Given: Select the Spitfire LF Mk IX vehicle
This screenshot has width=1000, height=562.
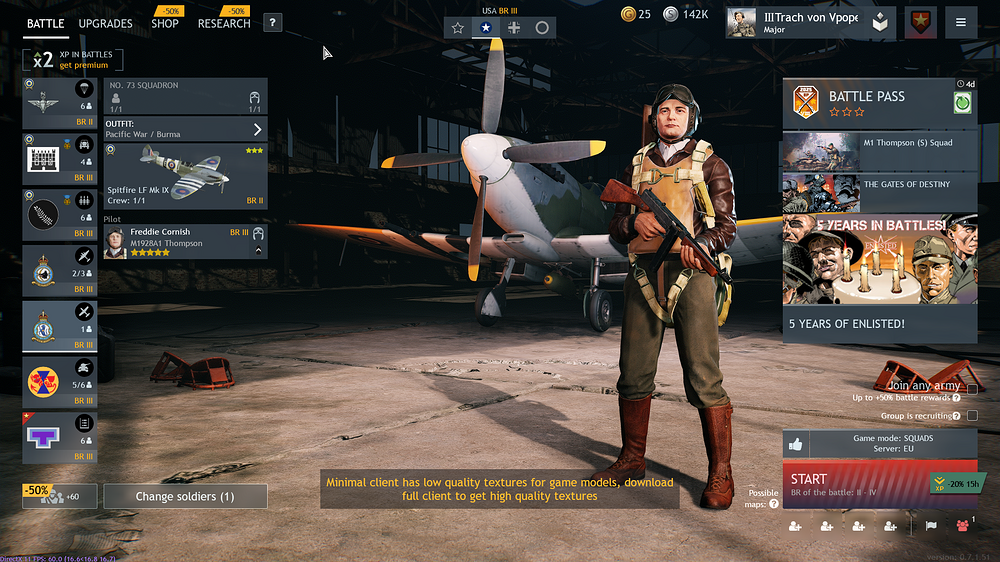Looking at the screenshot, I should pyautogui.click(x=186, y=175).
